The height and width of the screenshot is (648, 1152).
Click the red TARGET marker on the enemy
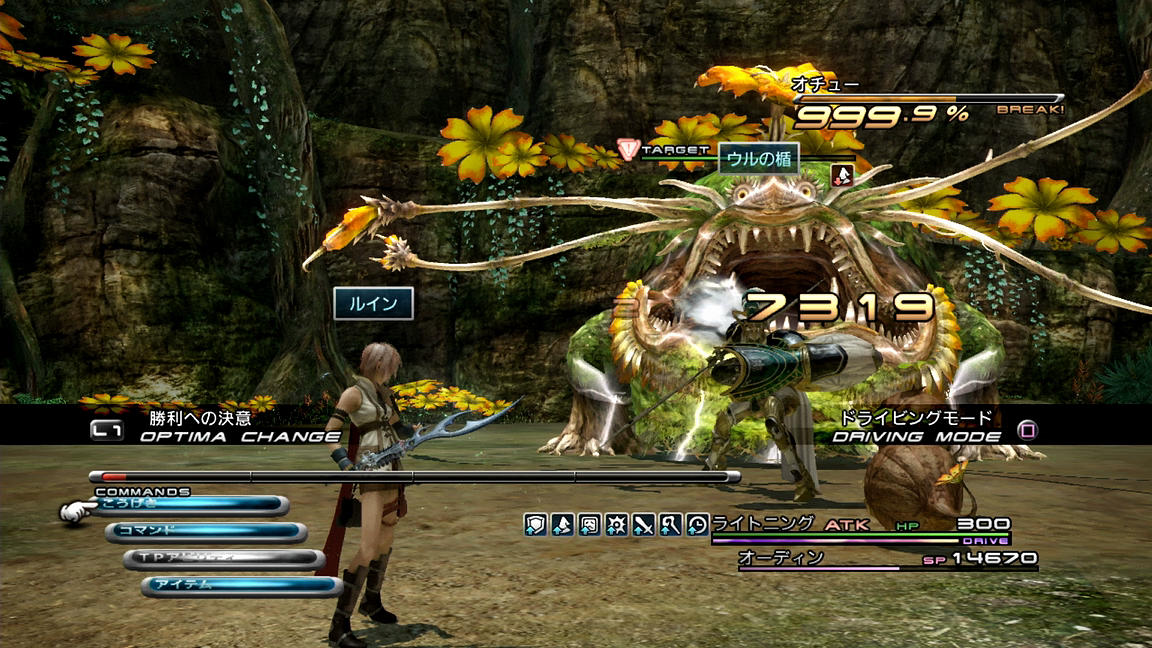click(x=629, y=150)
